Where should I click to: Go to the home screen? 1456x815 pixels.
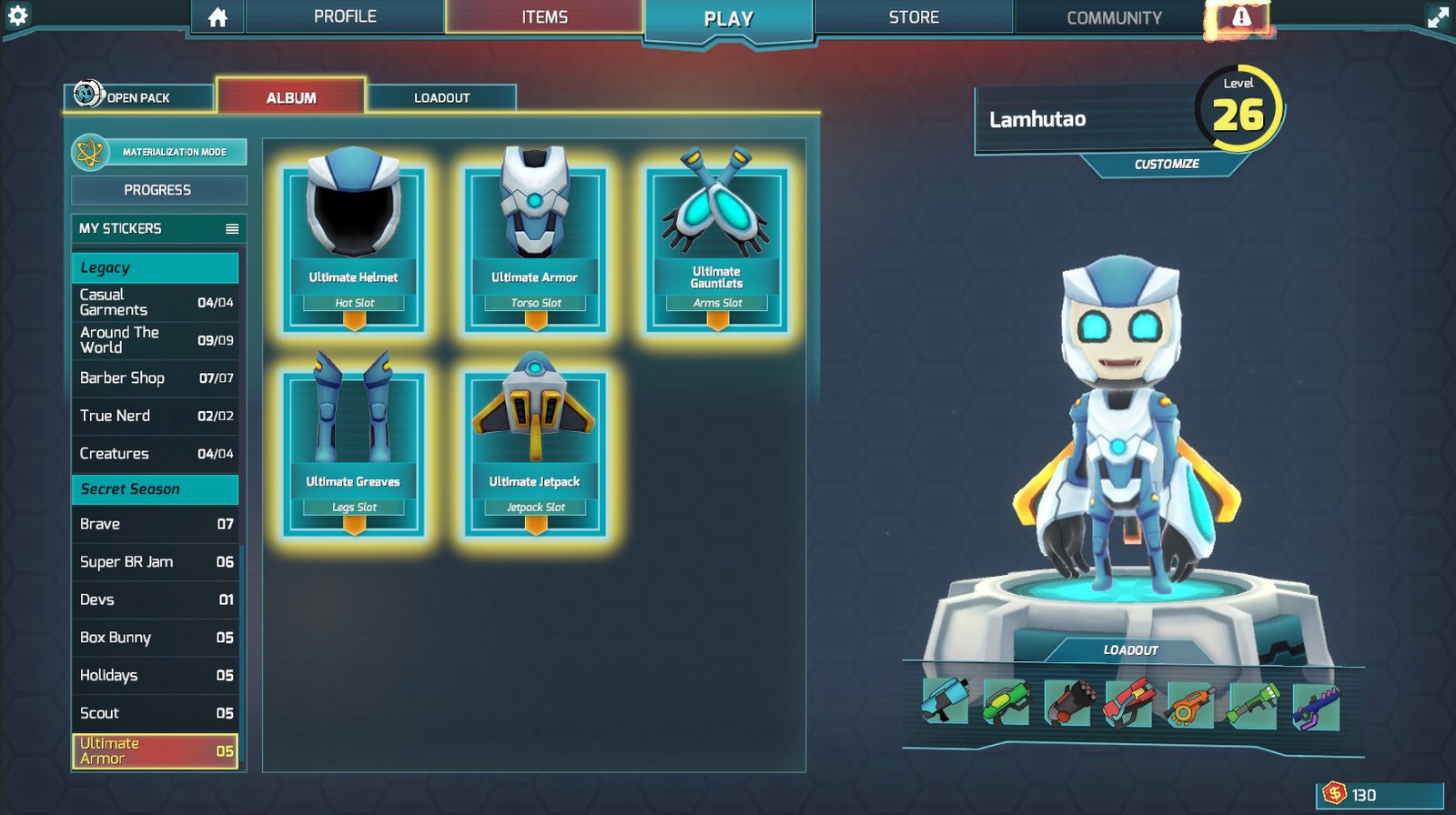[217, 17]
